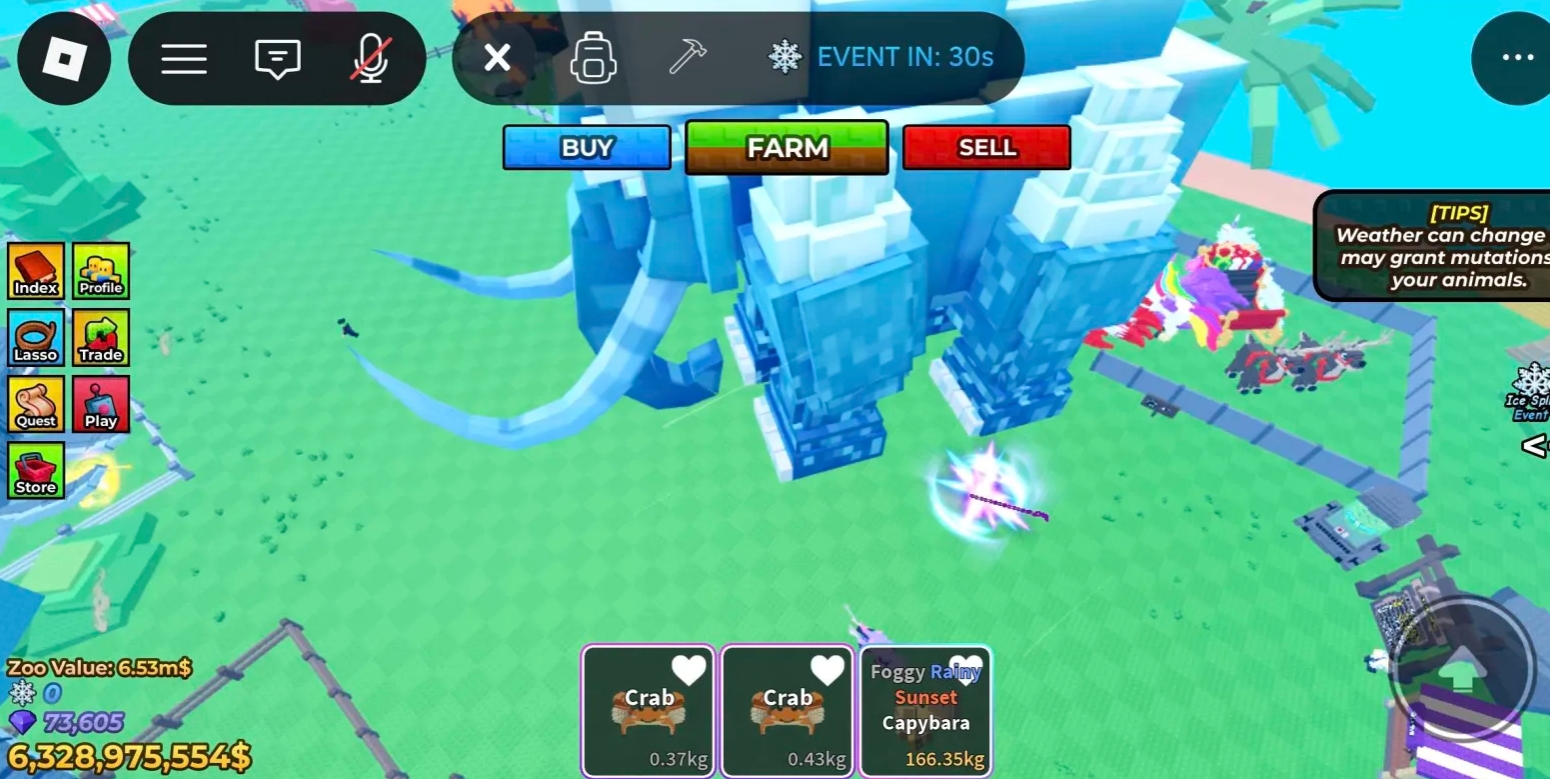Open the in-game Store
Image resolution: width=1550 pixels, height=779 pixels.
pyautogui.click(x=36, y=470)
